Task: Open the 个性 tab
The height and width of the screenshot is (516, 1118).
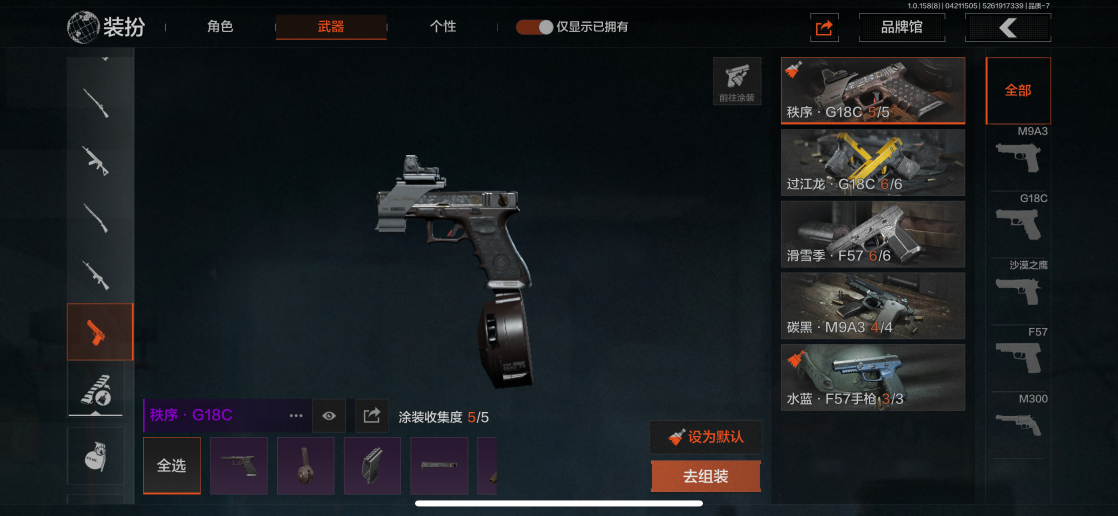Action: (x=443, y=27)
